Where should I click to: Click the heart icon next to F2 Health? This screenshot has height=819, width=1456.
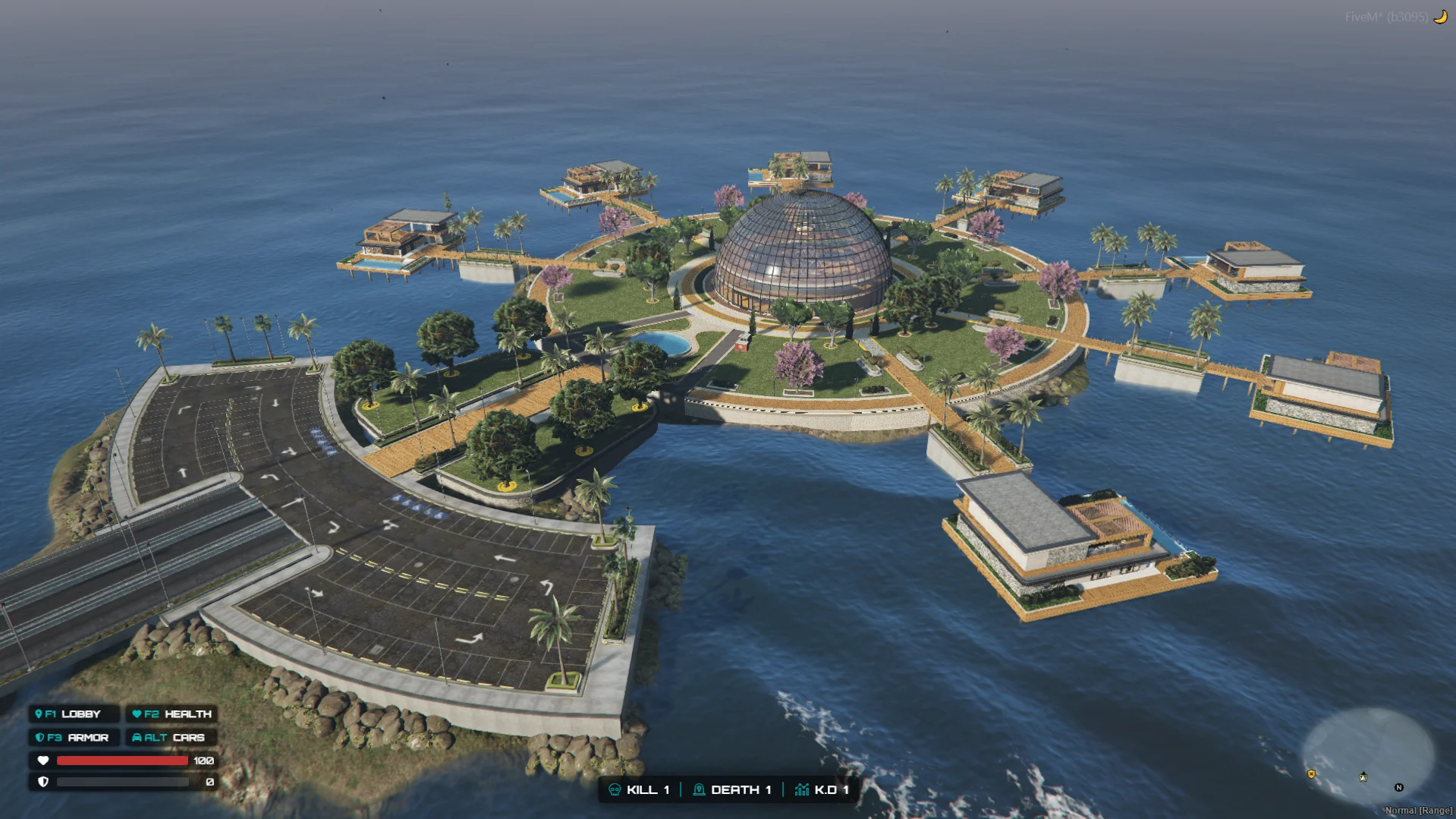coord(137,713)
